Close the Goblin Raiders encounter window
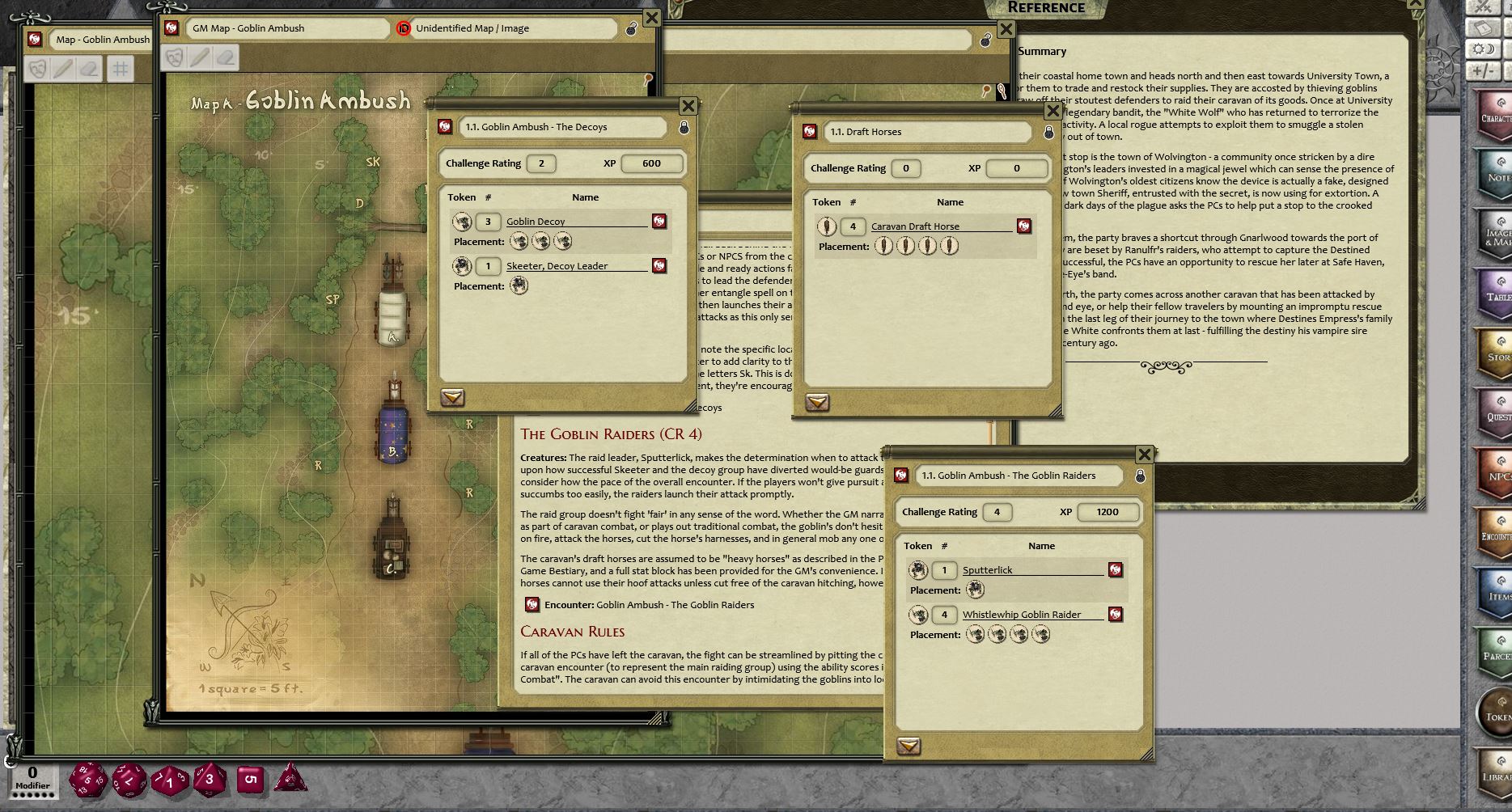Viewport: 1512px width, 812px height. [1144, 455]
